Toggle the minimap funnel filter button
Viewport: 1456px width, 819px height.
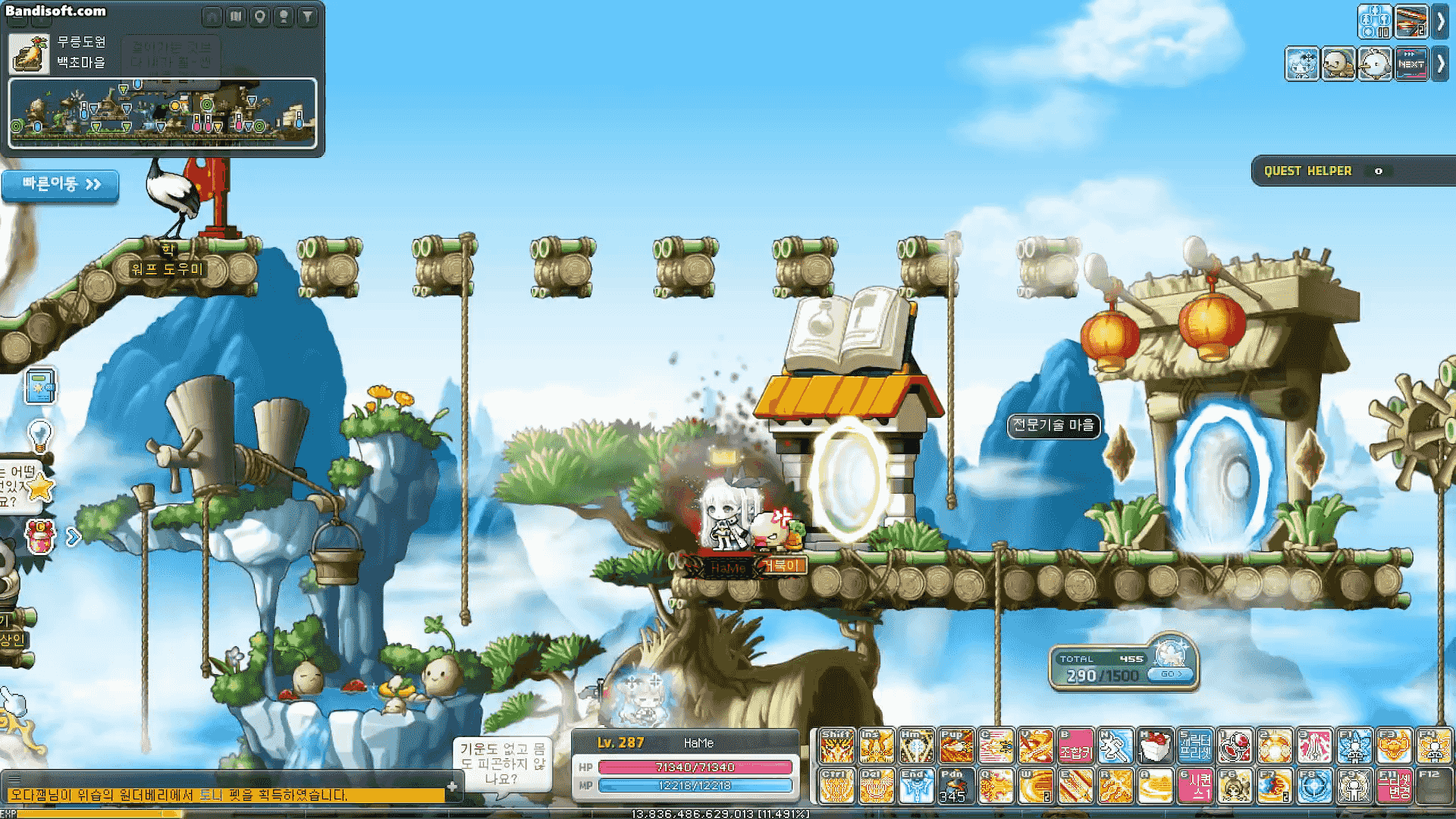click(x=307, y=16)
